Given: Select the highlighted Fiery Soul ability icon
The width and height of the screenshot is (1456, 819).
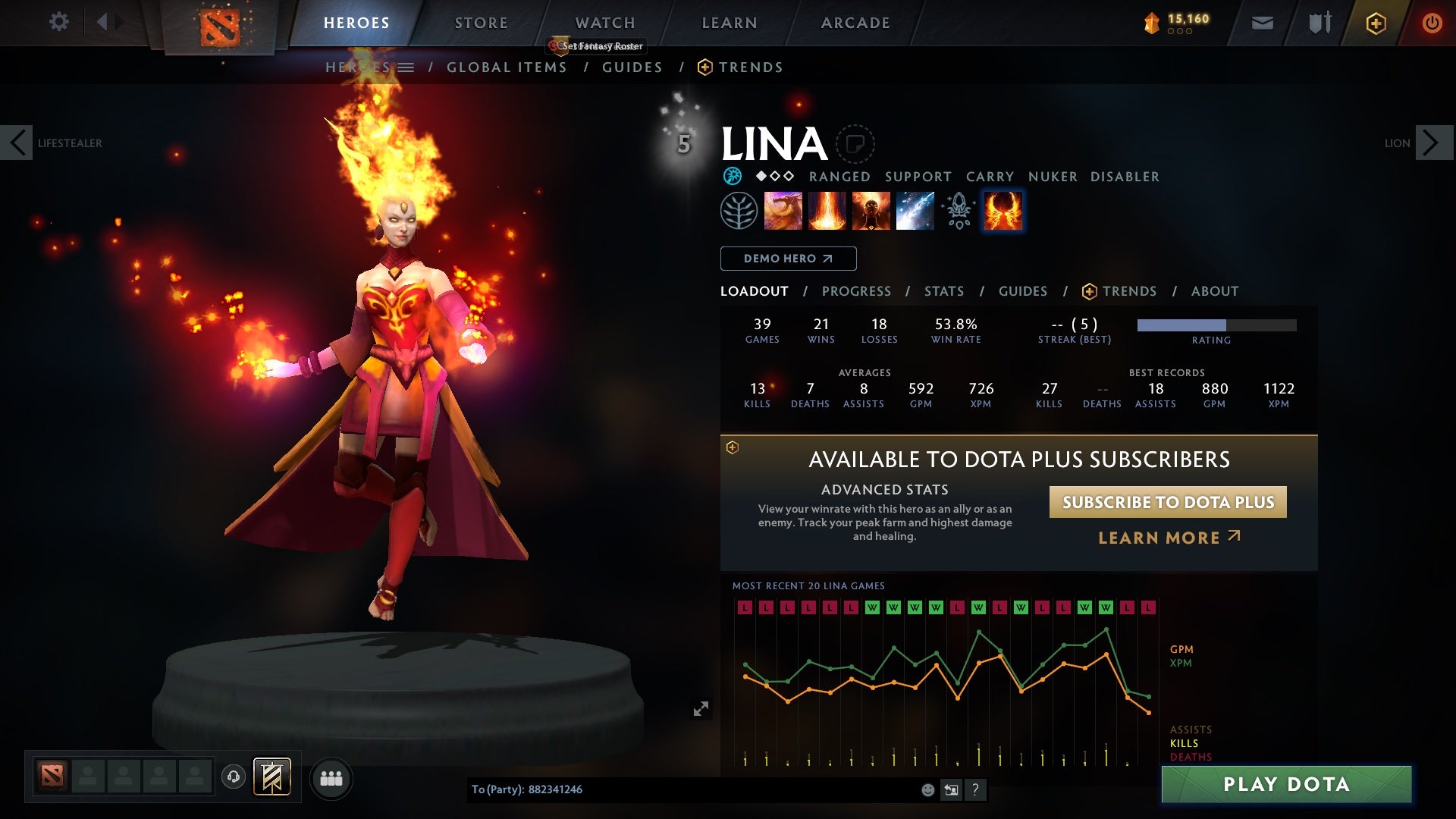Looking at the screenshot, I should point(1003,210).
